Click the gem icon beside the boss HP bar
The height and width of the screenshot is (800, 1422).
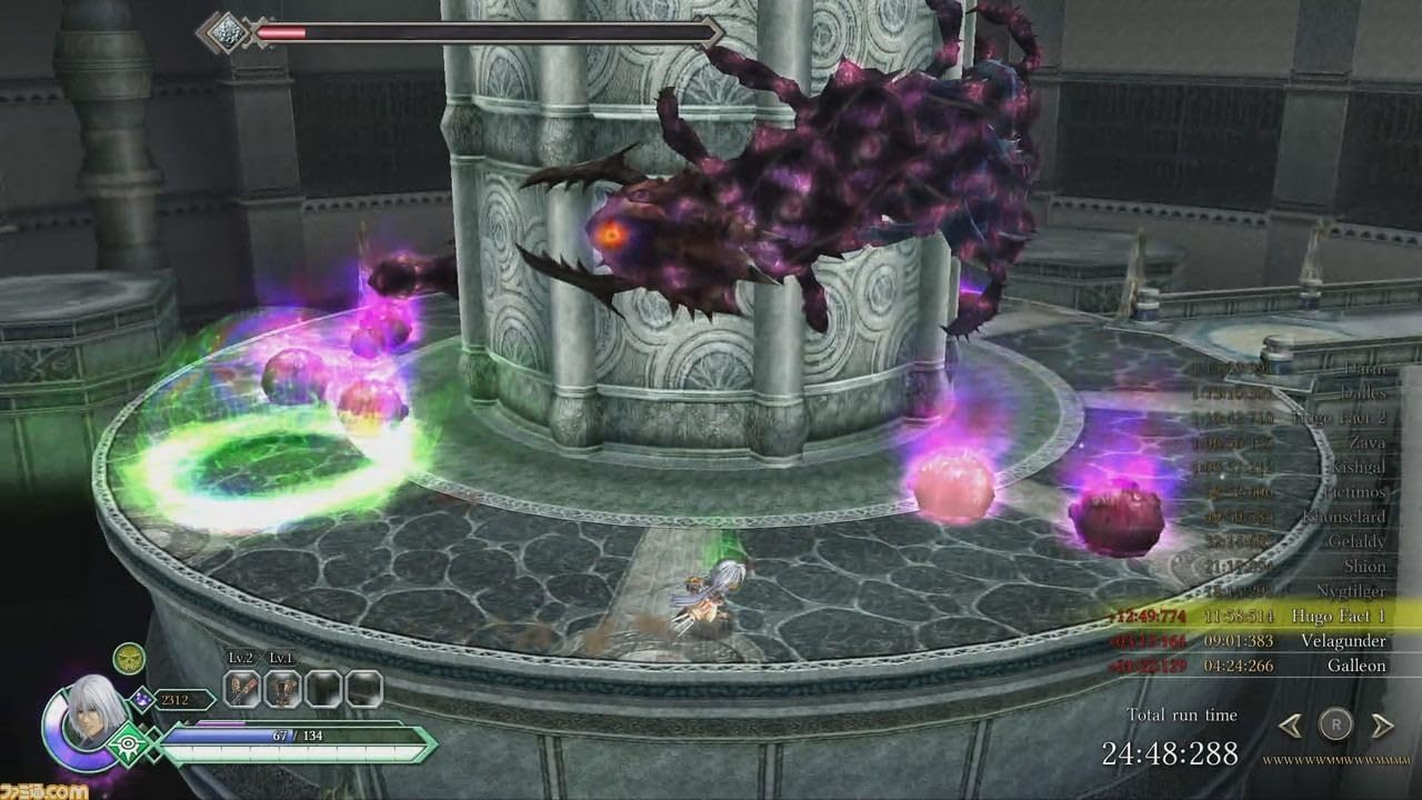(228, 31)
